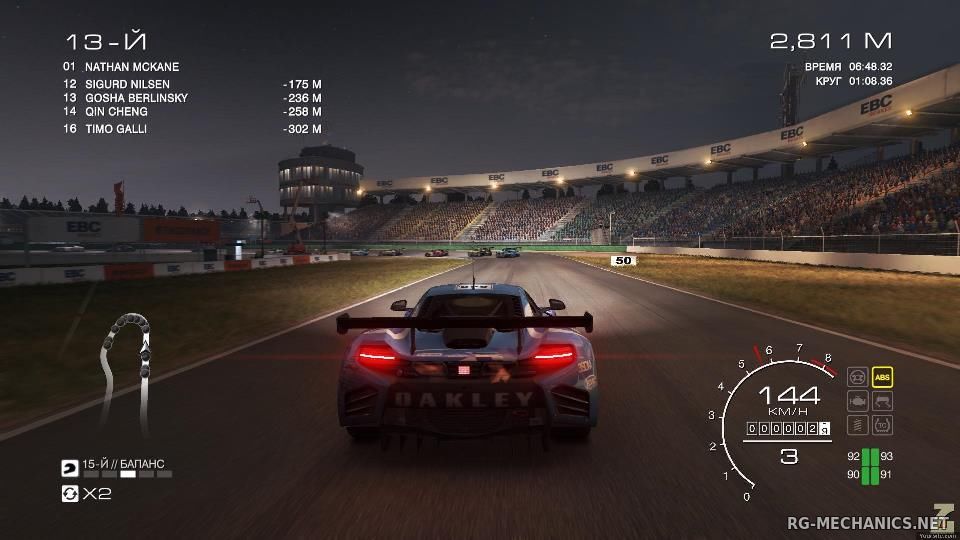Toggle the yellow ABS indicator
960x540 pixels.
882,377
